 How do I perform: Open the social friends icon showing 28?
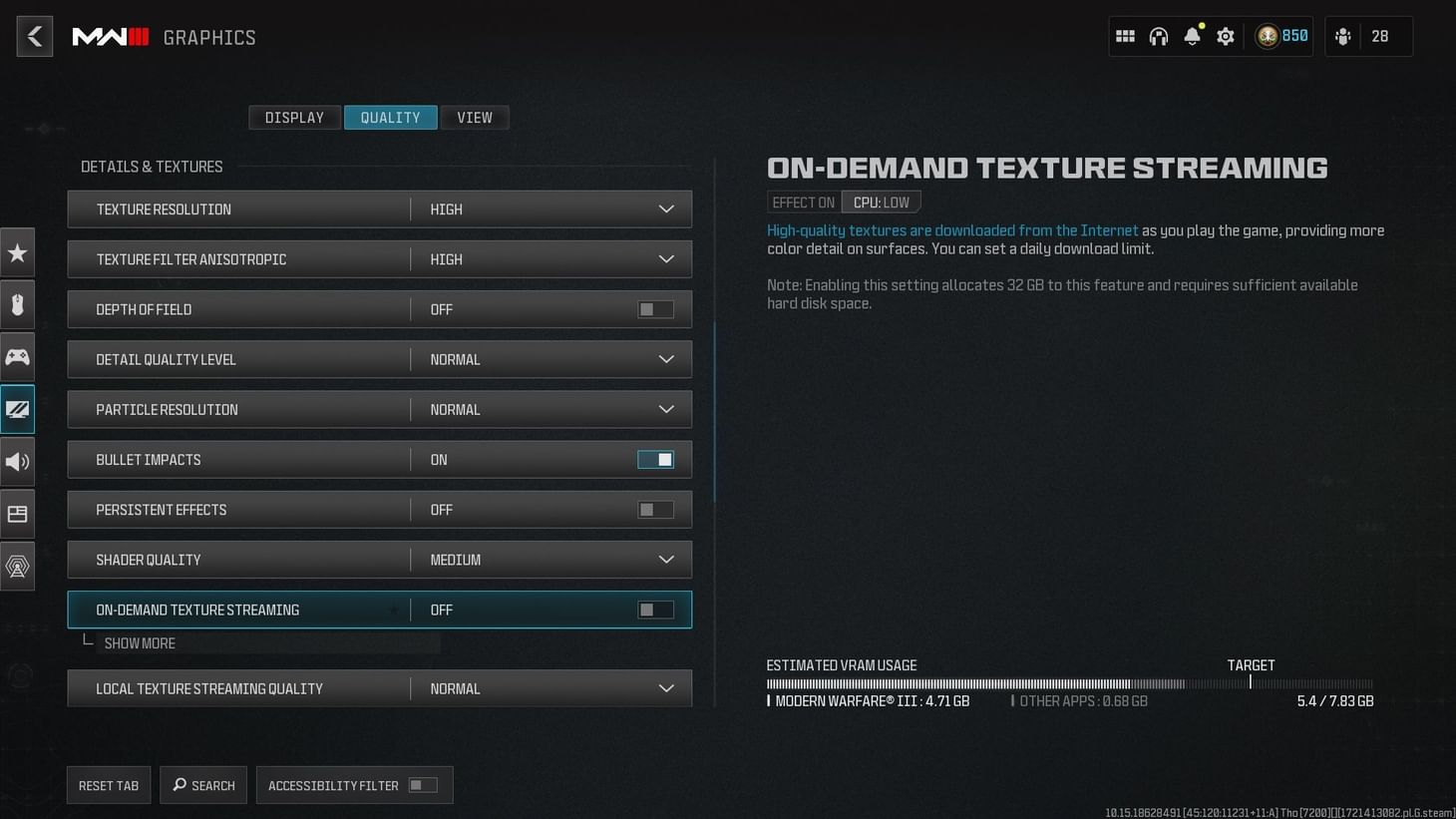[x=1342, y=35]
